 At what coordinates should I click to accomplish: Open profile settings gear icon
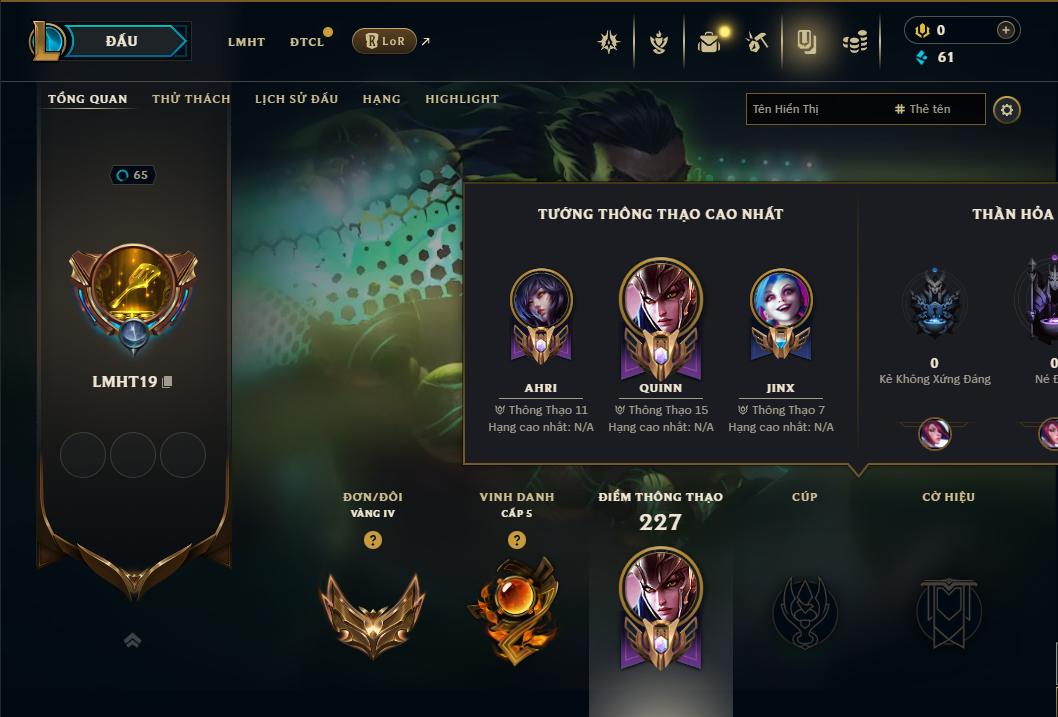pyautogui.click(x=1007, y=109)
